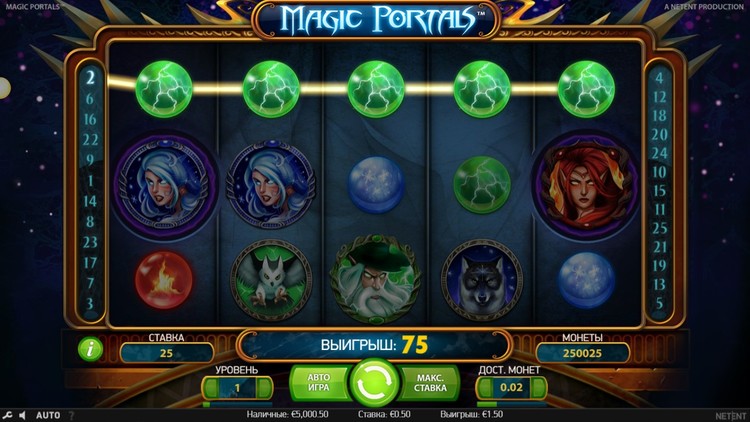The width and height of the screenshot is (750, 422).
Task: Show payline number 14
Action: click(x=90, y=200)
